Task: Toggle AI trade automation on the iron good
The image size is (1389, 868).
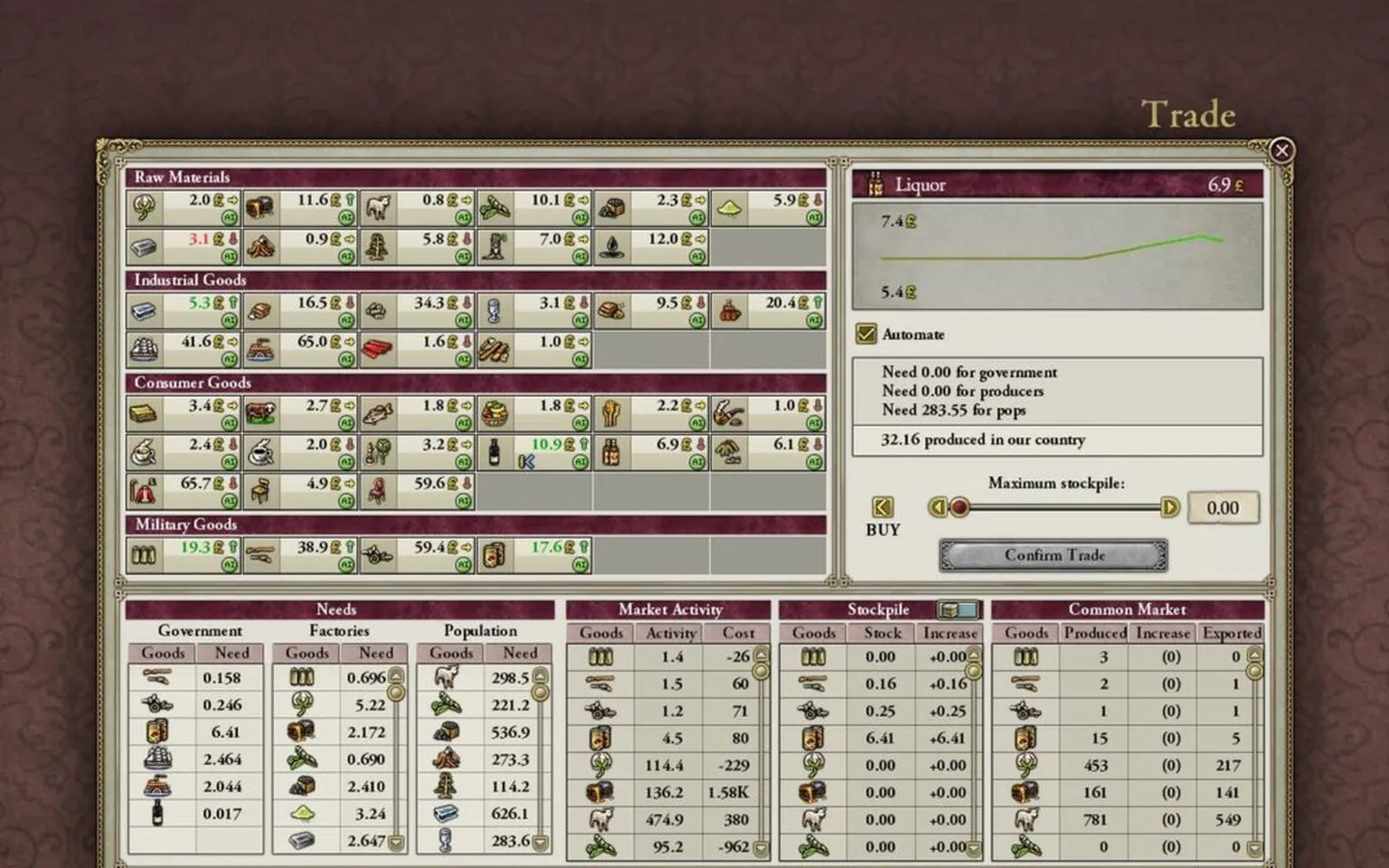Action: tap(230, 253)
